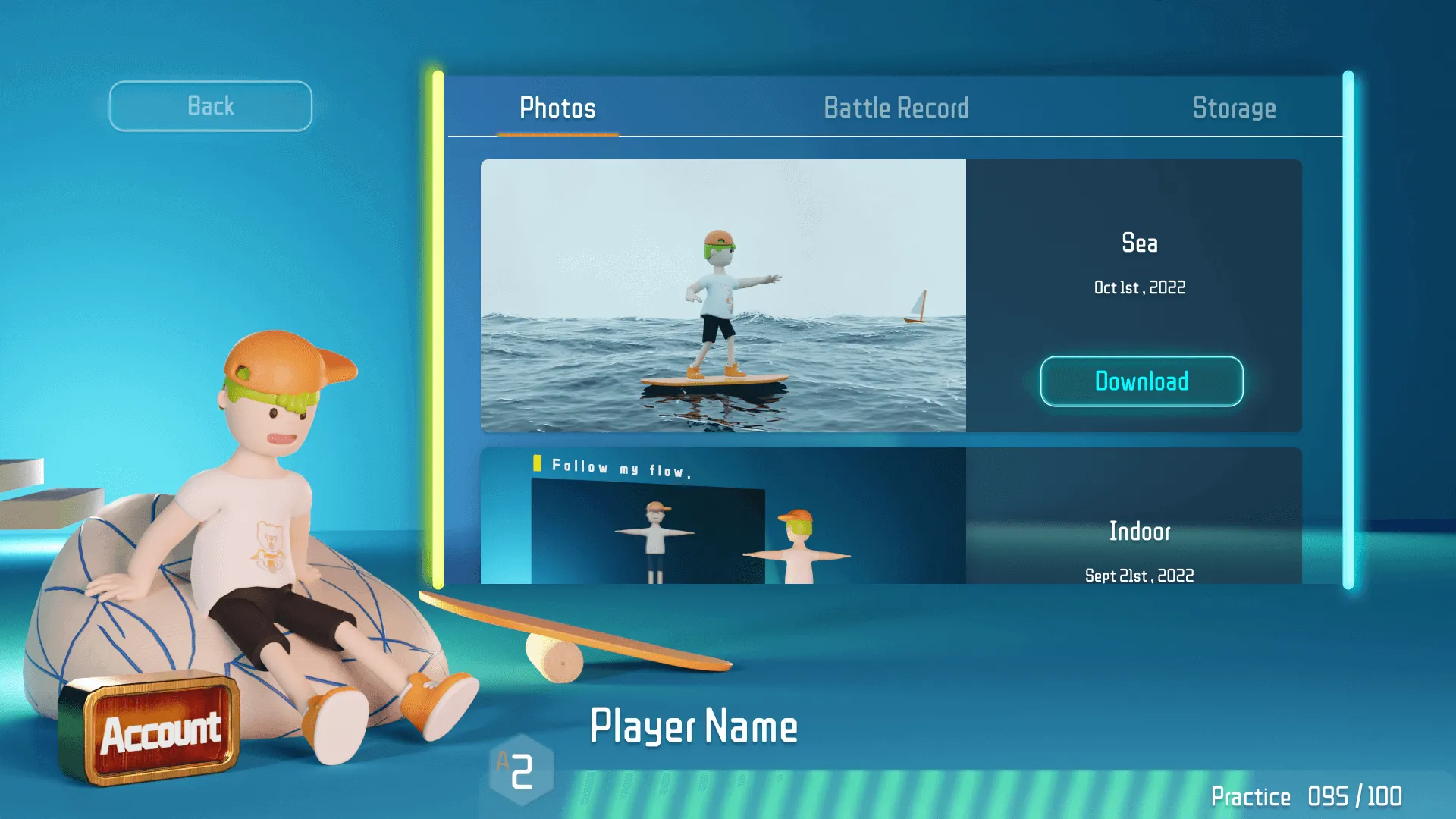1456x819 pixels.
Task: Go back using the Back button
Action: click(x=210, y=106)
